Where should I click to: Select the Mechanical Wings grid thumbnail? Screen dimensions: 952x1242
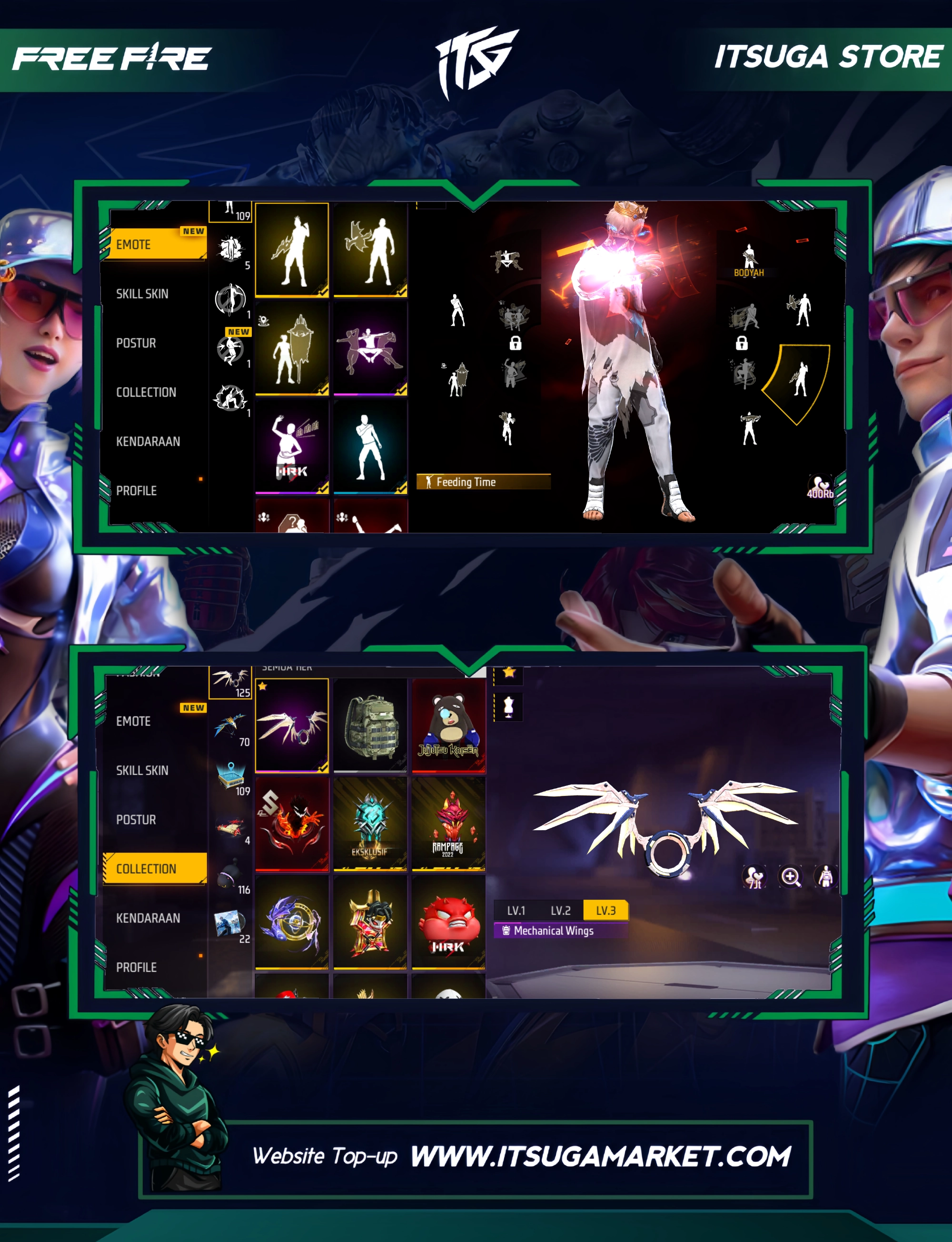pos(292,725)
